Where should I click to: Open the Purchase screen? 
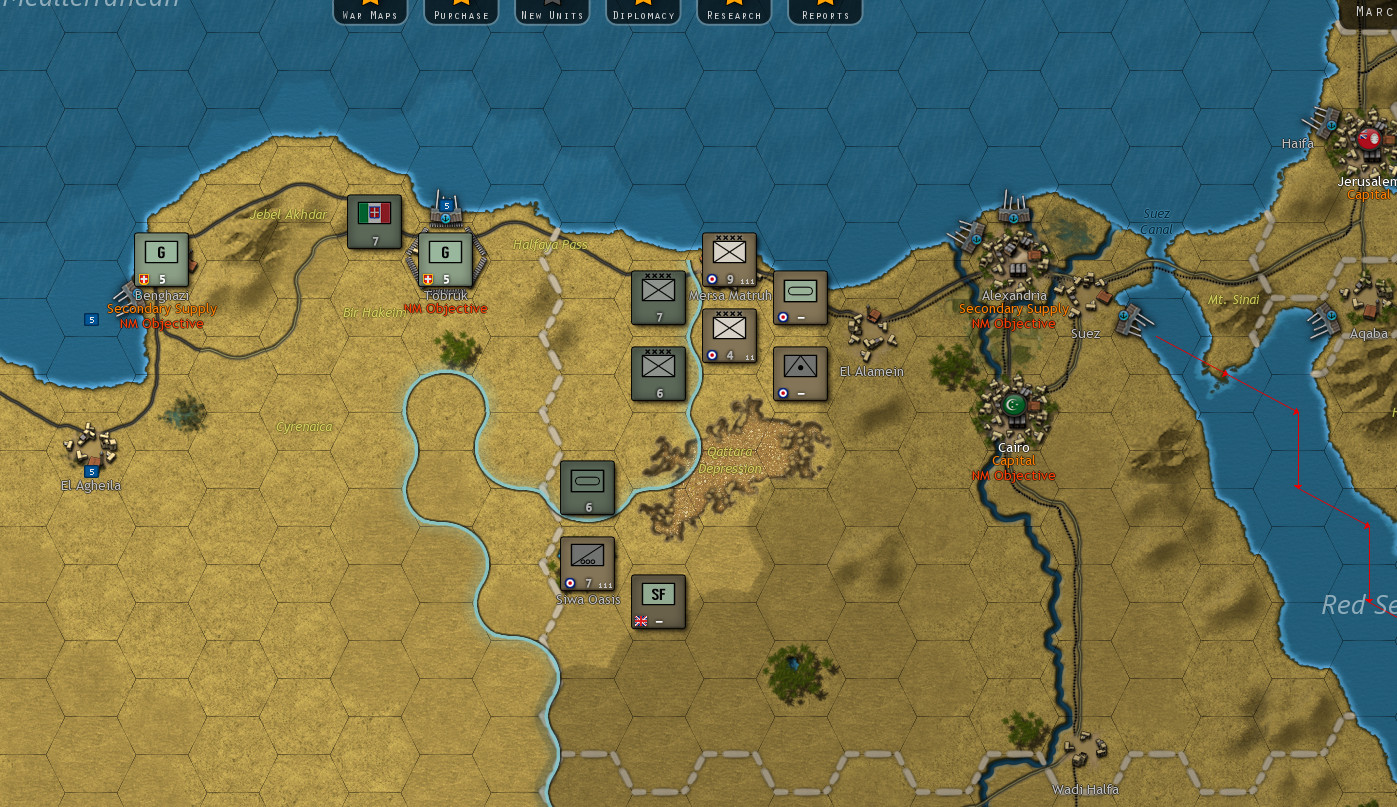point(460,12)
